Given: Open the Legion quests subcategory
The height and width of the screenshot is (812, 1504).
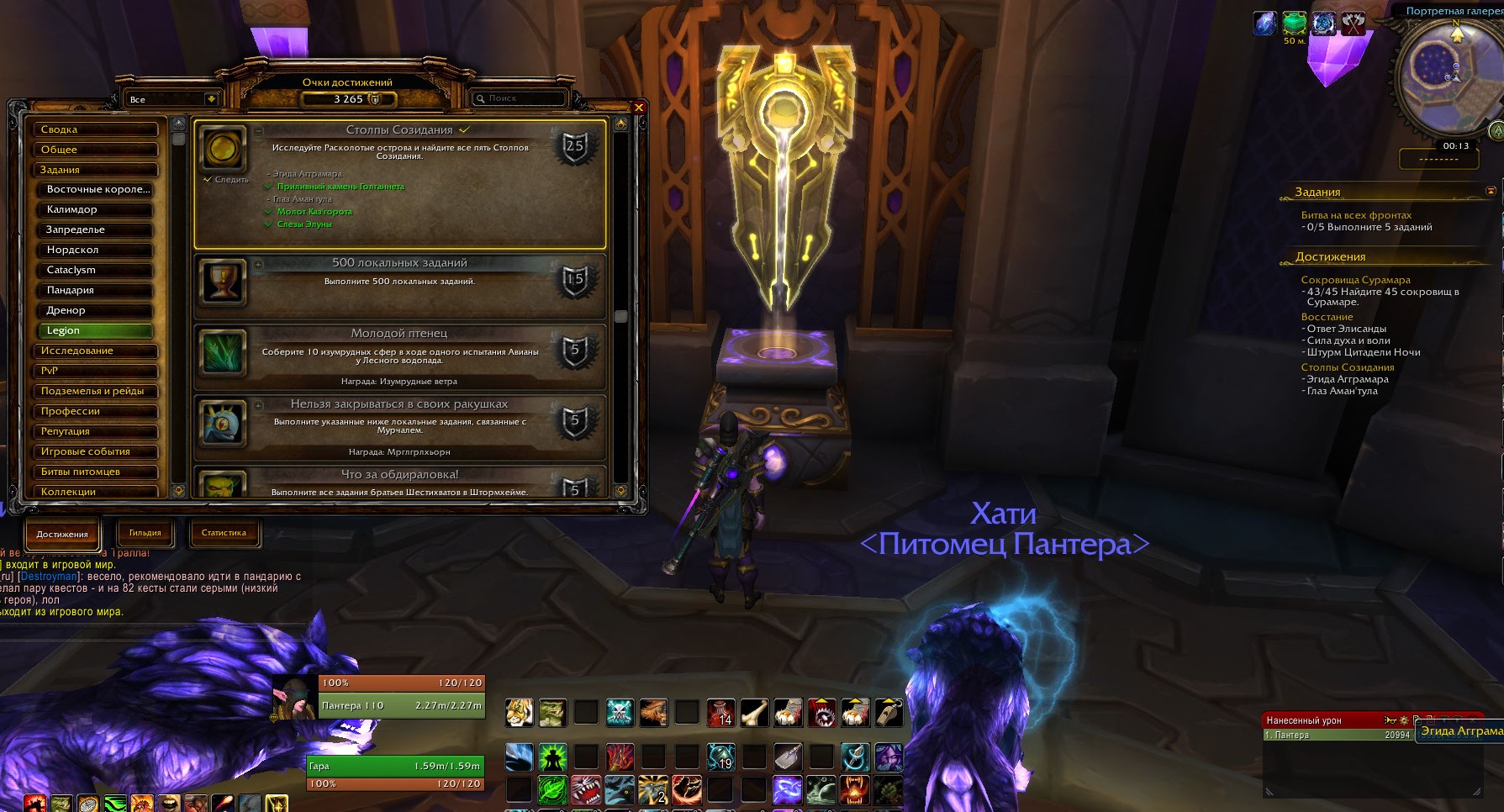Looking at the screenshot, I should pos(95,331).
